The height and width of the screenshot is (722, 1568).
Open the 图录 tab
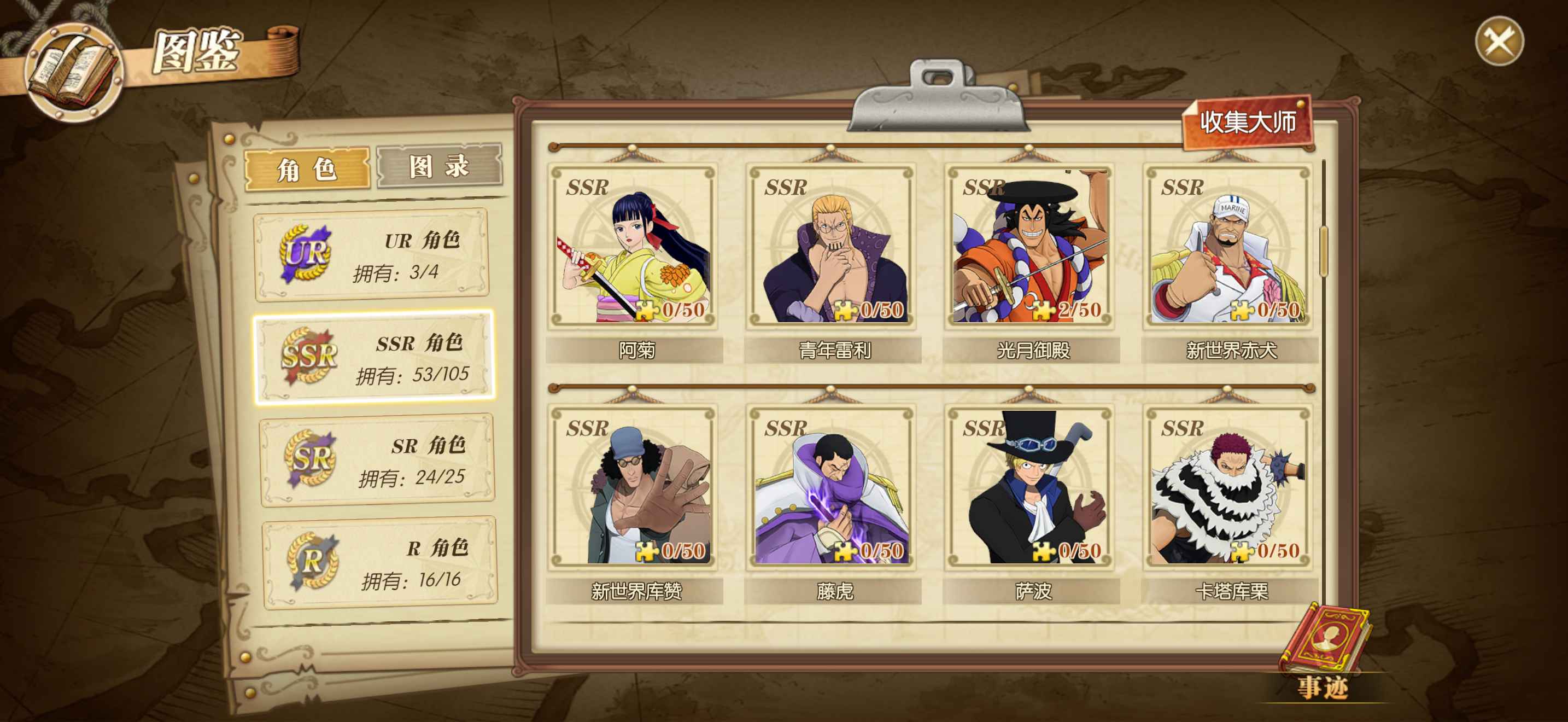[x=439, y=166]
